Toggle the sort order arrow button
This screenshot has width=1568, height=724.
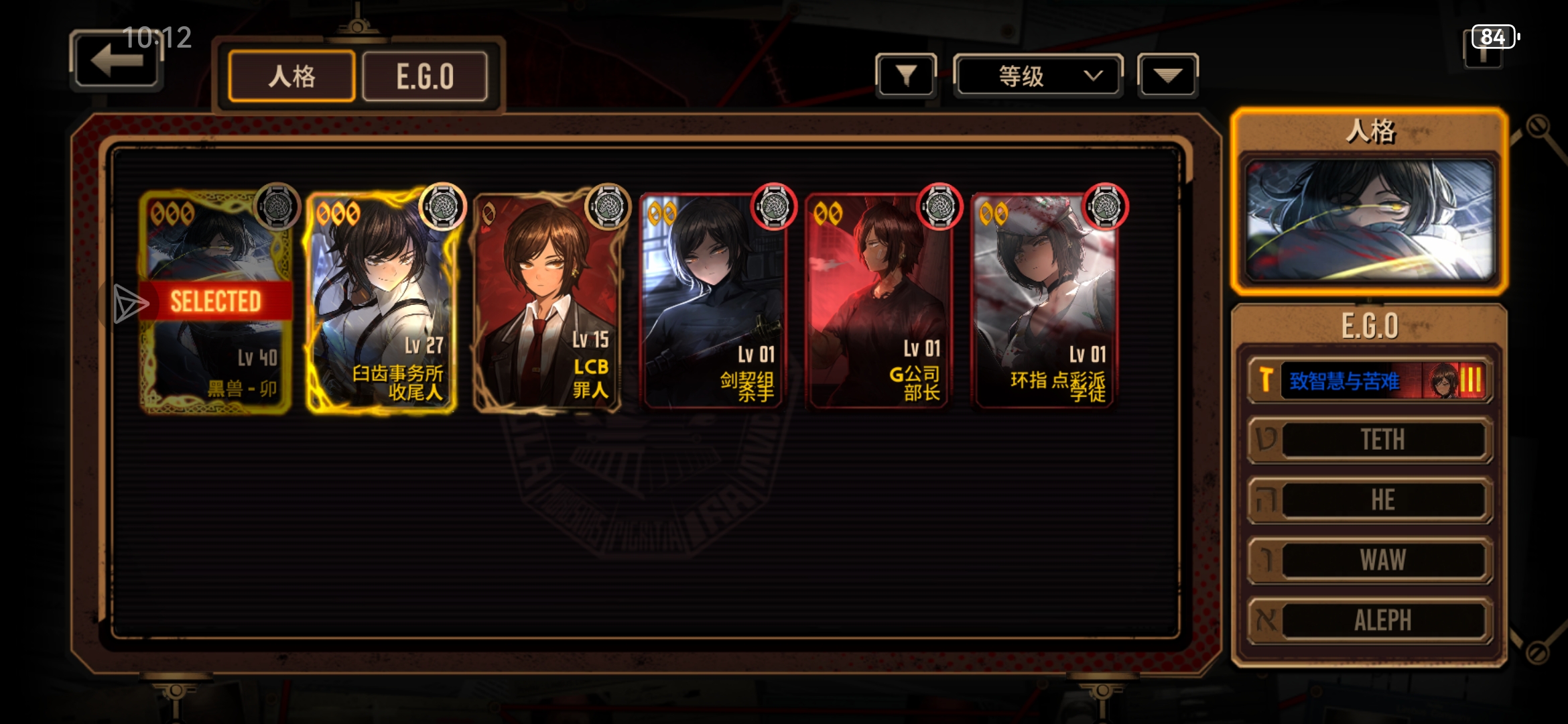tap(1167, 76)
